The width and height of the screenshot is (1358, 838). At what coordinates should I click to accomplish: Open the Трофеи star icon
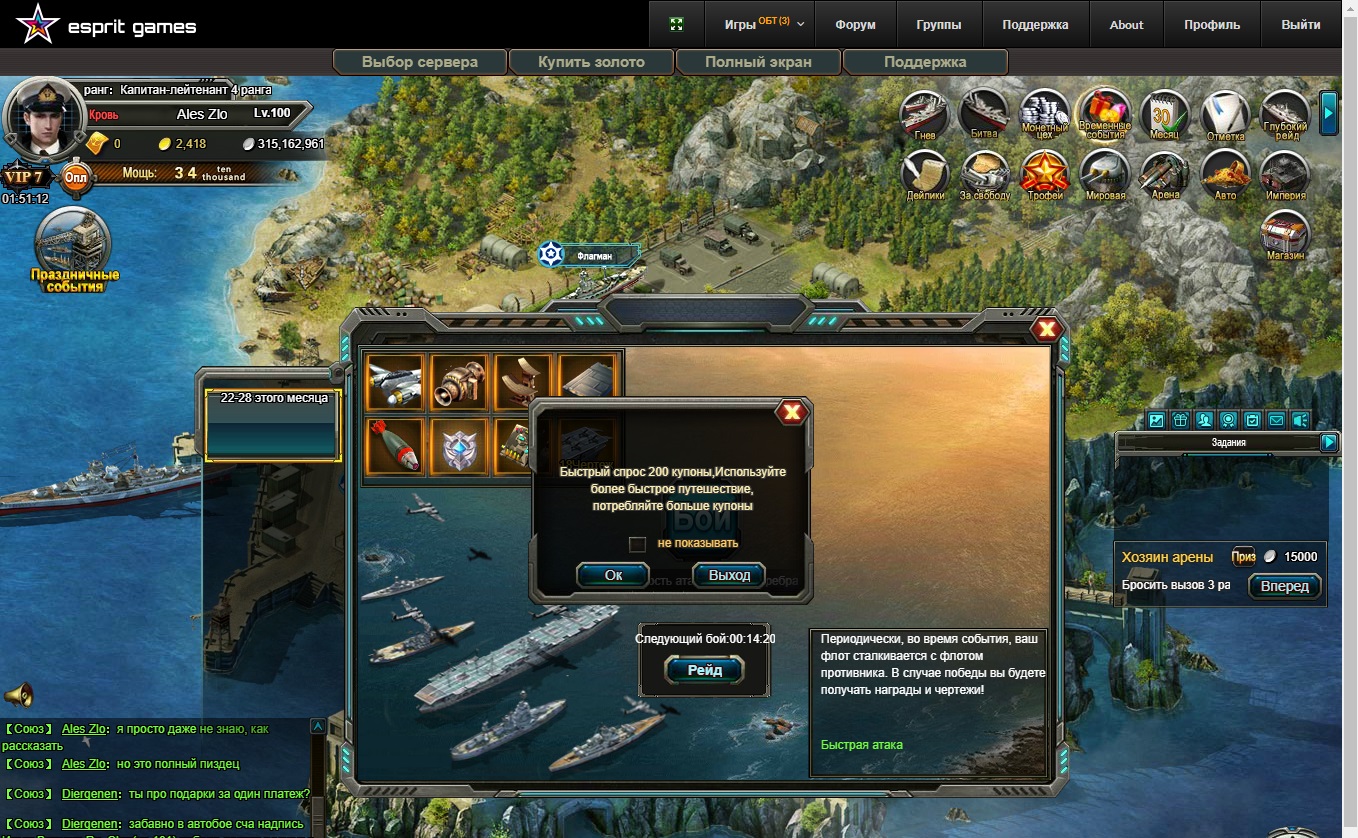pos(1045,174)
